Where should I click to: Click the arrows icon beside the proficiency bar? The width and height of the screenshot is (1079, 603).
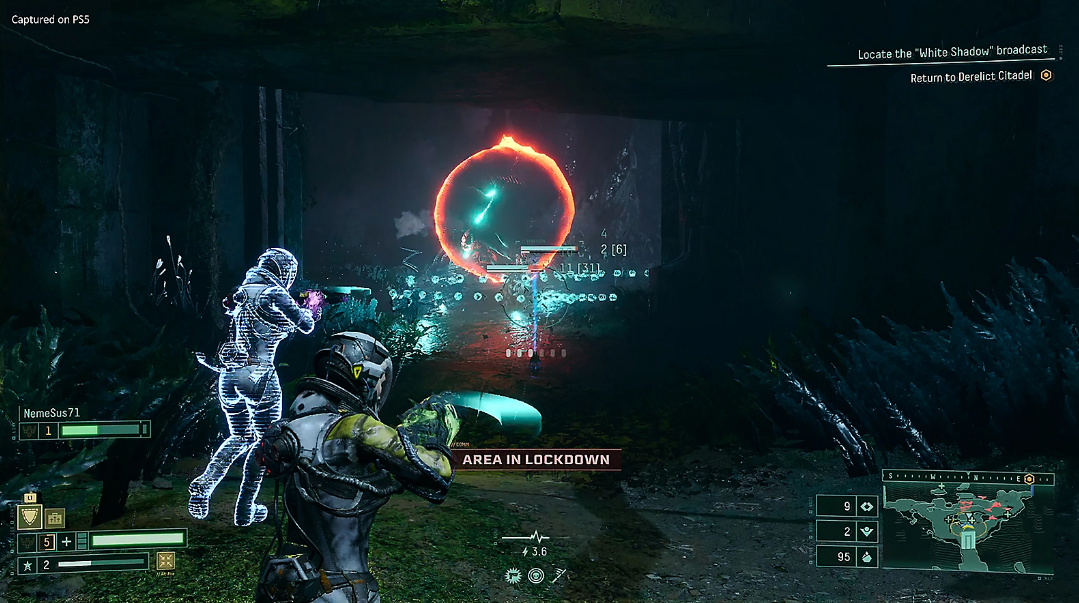pos(166,561)
